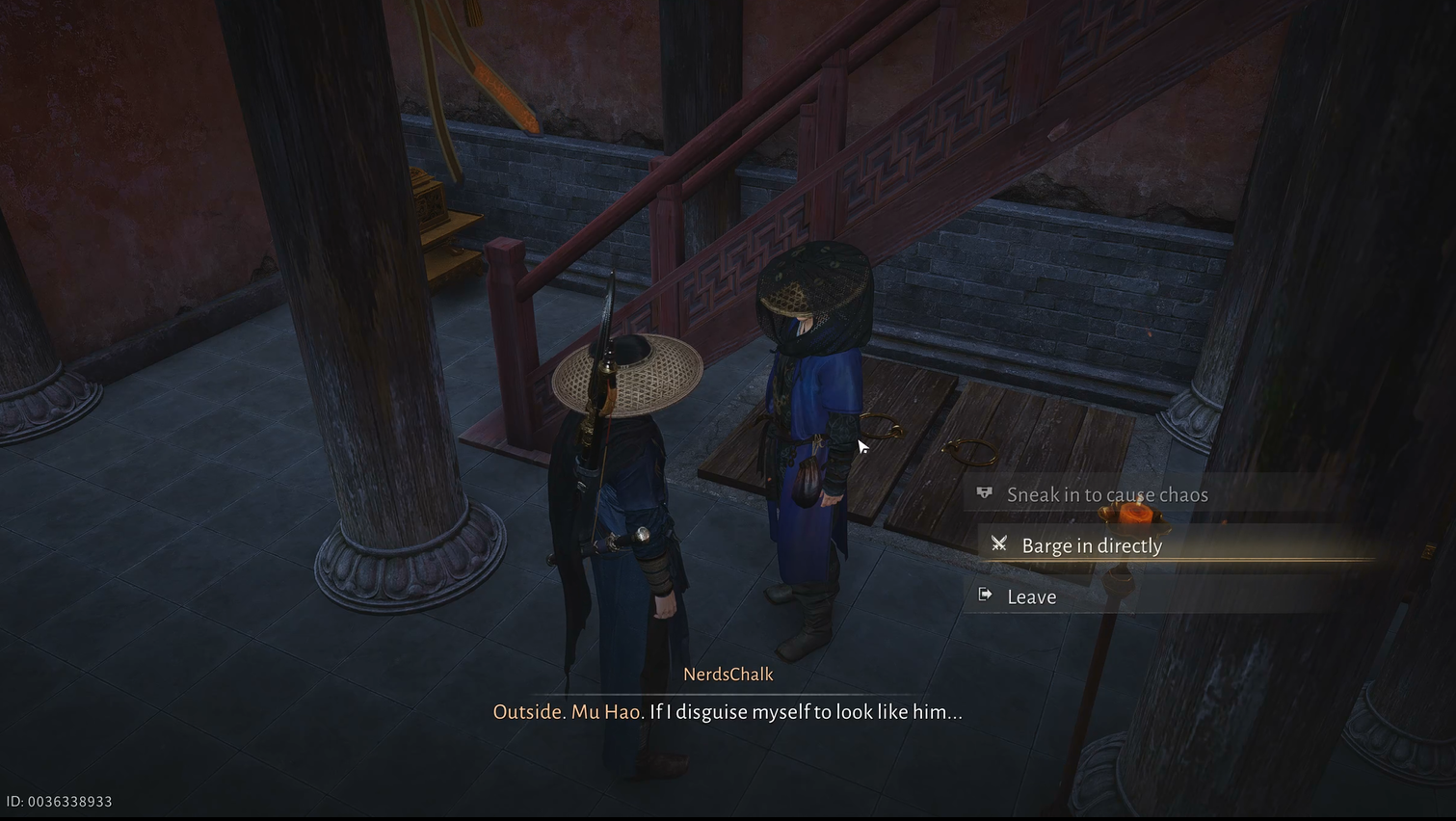1456x821 pixels.
Task: Select the 'Barge in directly' choice
Action: (1091, 546)
